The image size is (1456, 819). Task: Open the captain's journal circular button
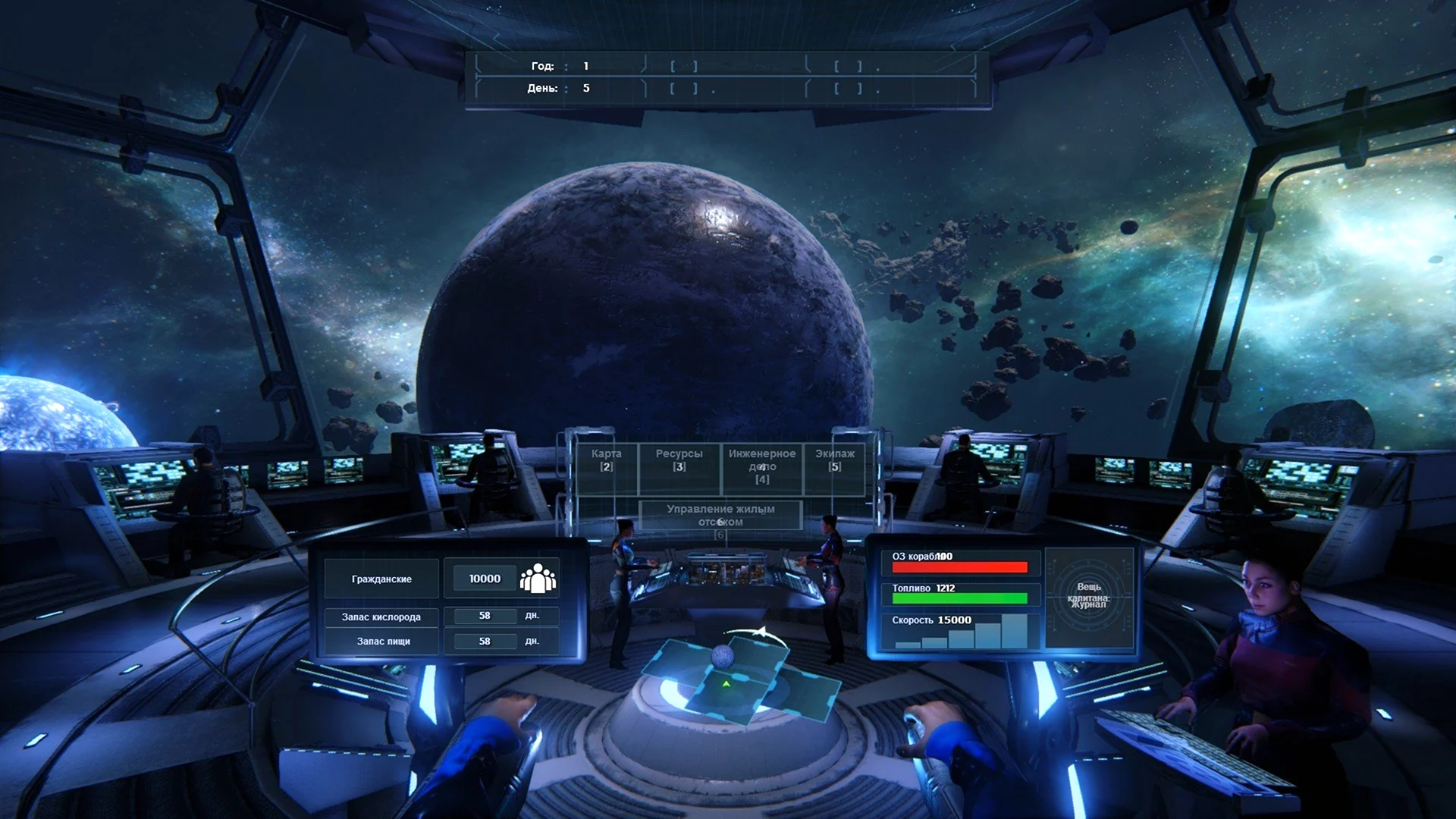point(1088,596)
